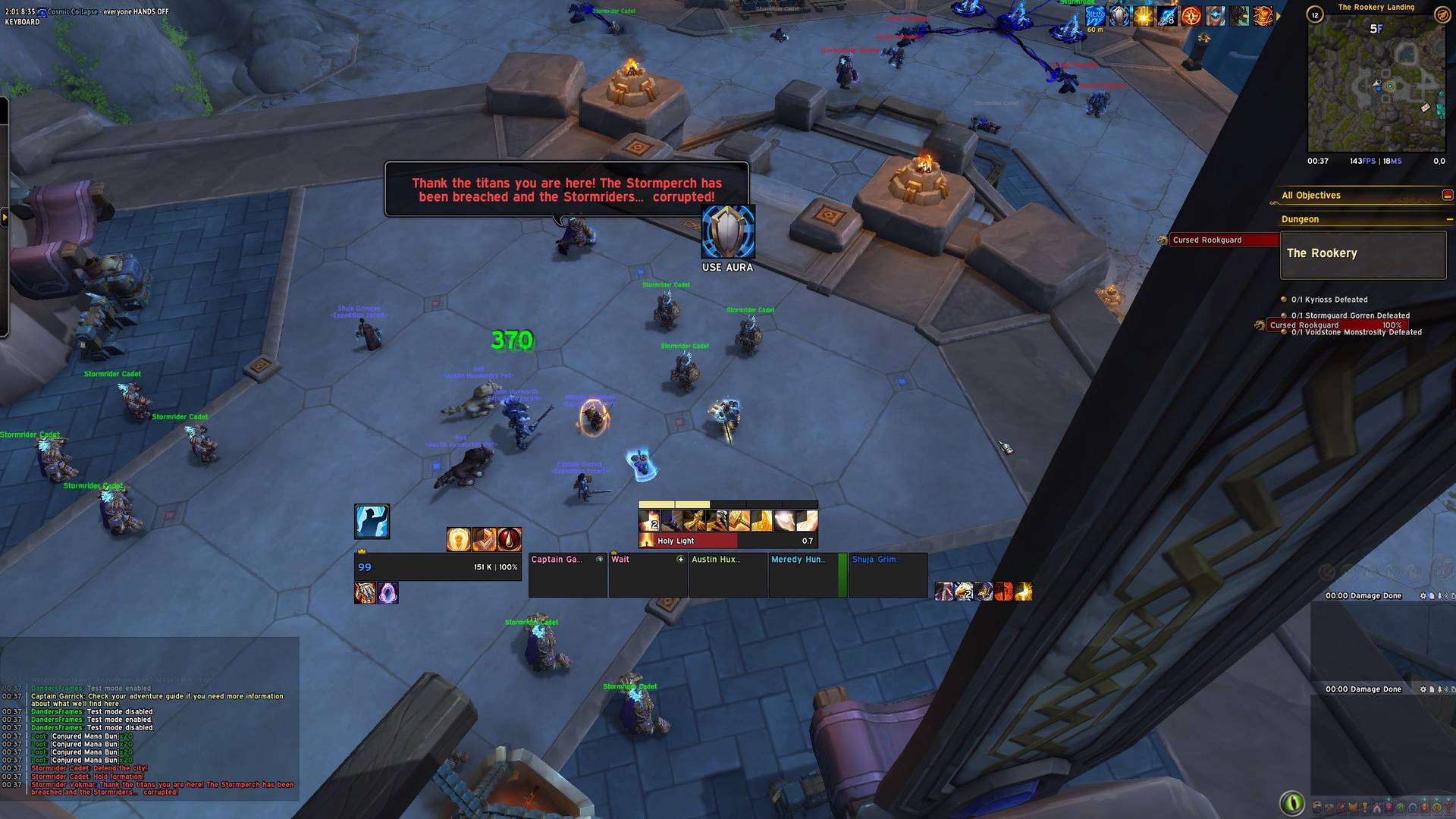Click the Cursed Rookguard enemy nameplate bar
The image size is (1456, 819).
tap(1222, 240)
